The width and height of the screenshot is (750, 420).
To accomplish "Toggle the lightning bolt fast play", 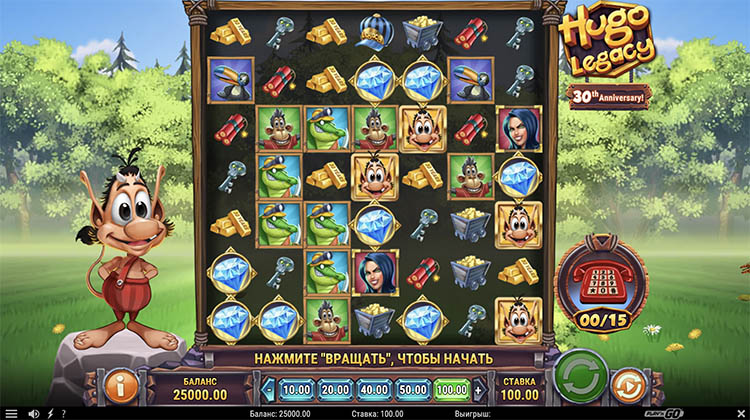I will pos(50,413).
